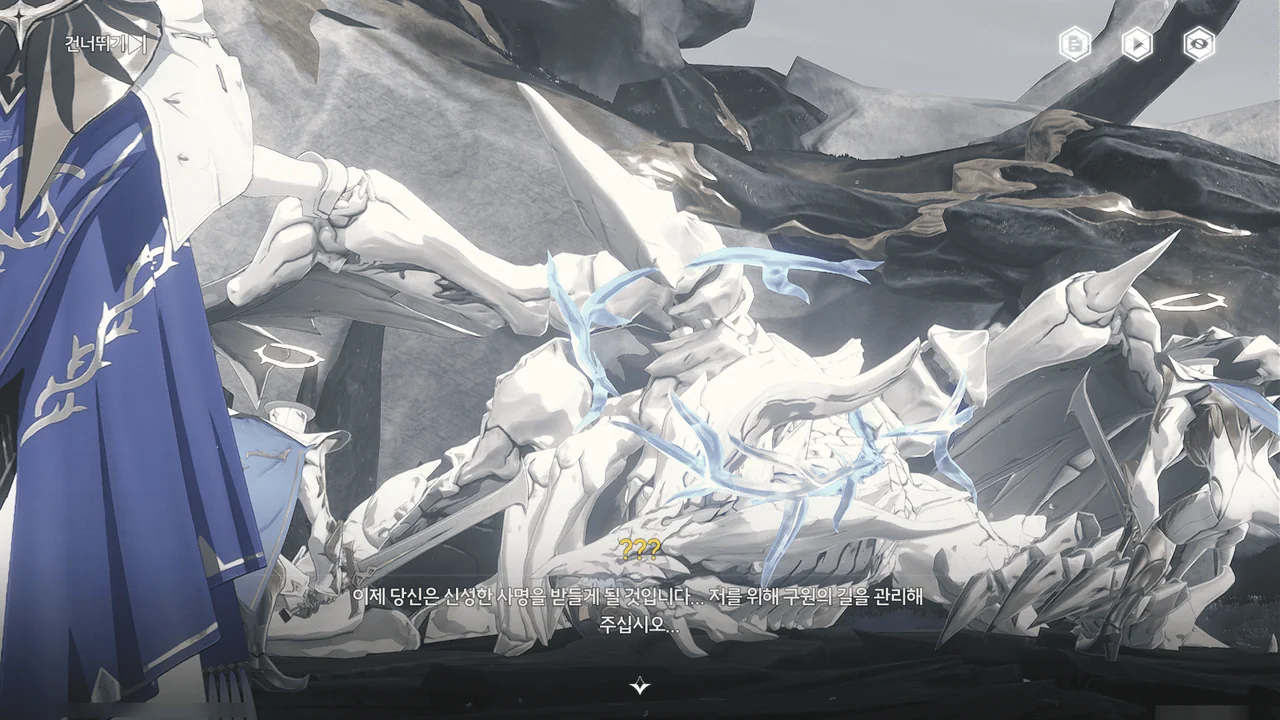Screen dimensions: 1280x720
Task: Toggle auto-play with the play triangle icon
Action: coord(1137,44)
